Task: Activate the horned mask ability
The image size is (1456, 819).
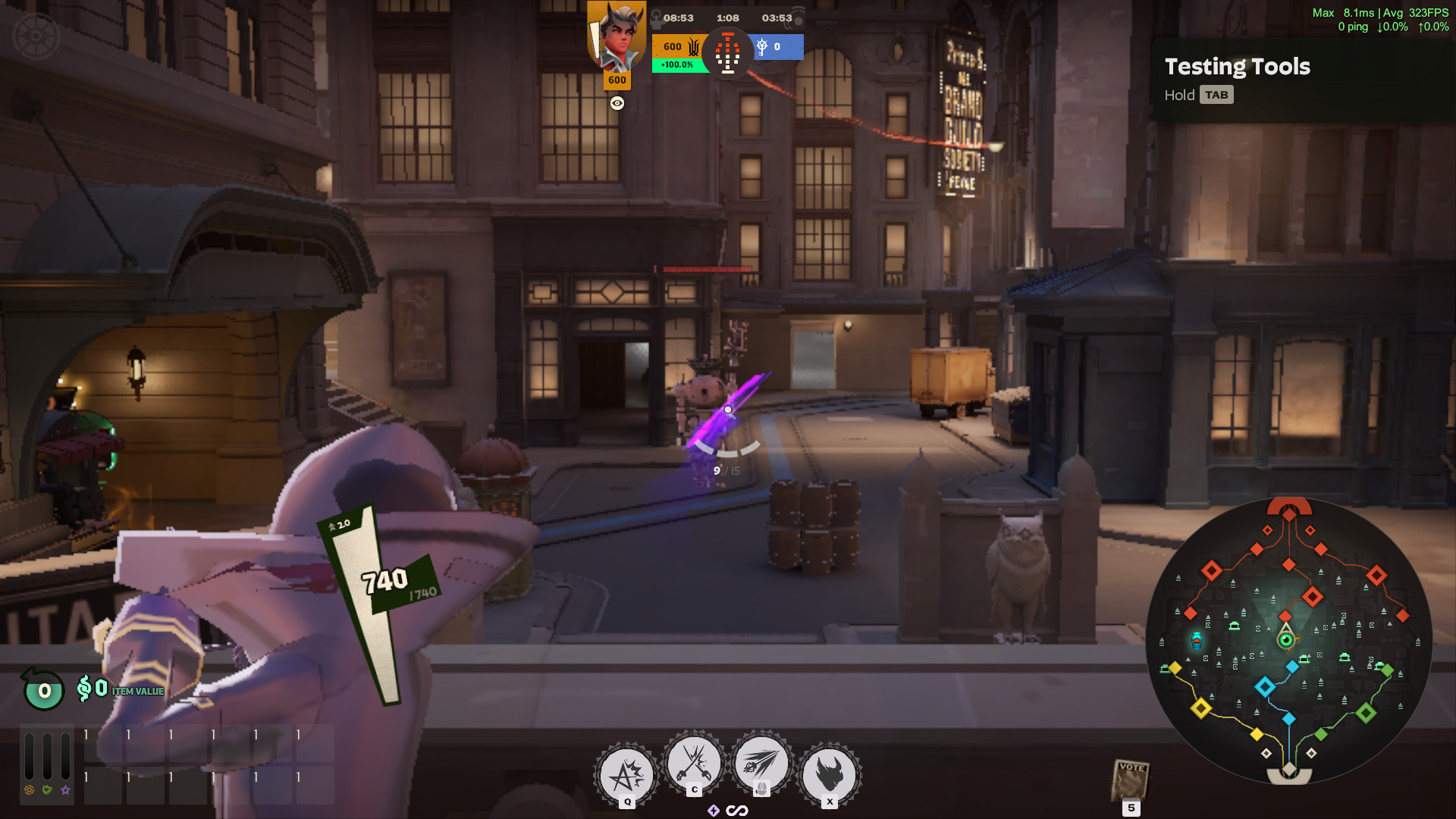Action: pyautogui.click(x=830, y=775)
